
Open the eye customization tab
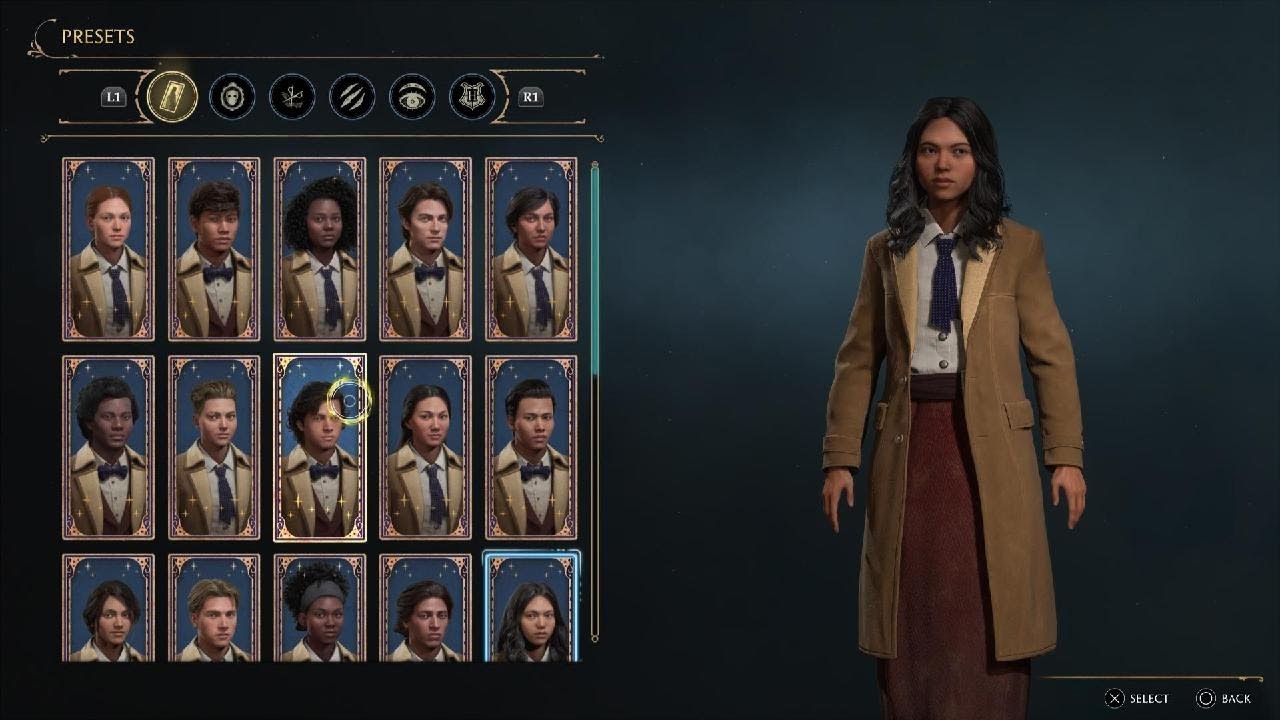pyautogui.click(x=412, y=97)
